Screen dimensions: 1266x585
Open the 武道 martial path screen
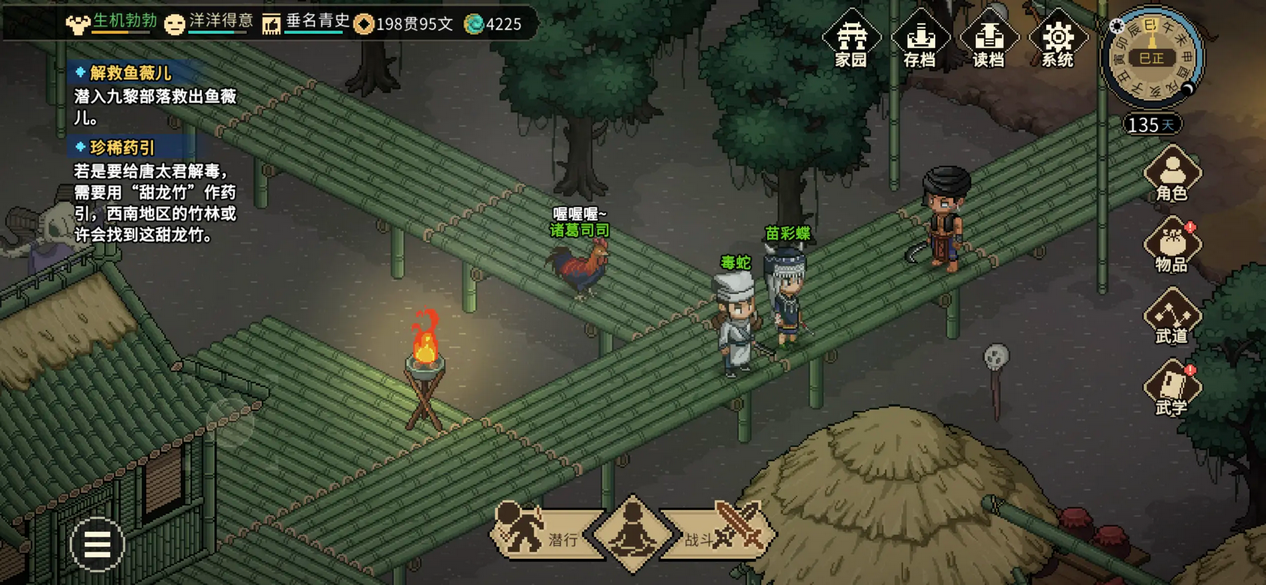[x=1171, y=317]
